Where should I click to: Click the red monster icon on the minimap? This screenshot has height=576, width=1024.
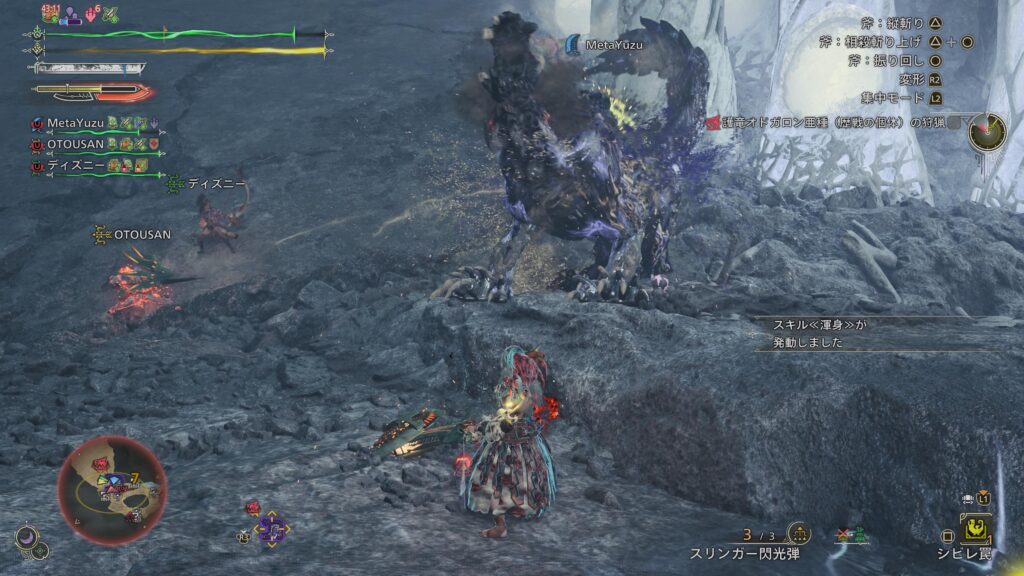[x=102, y=464]
